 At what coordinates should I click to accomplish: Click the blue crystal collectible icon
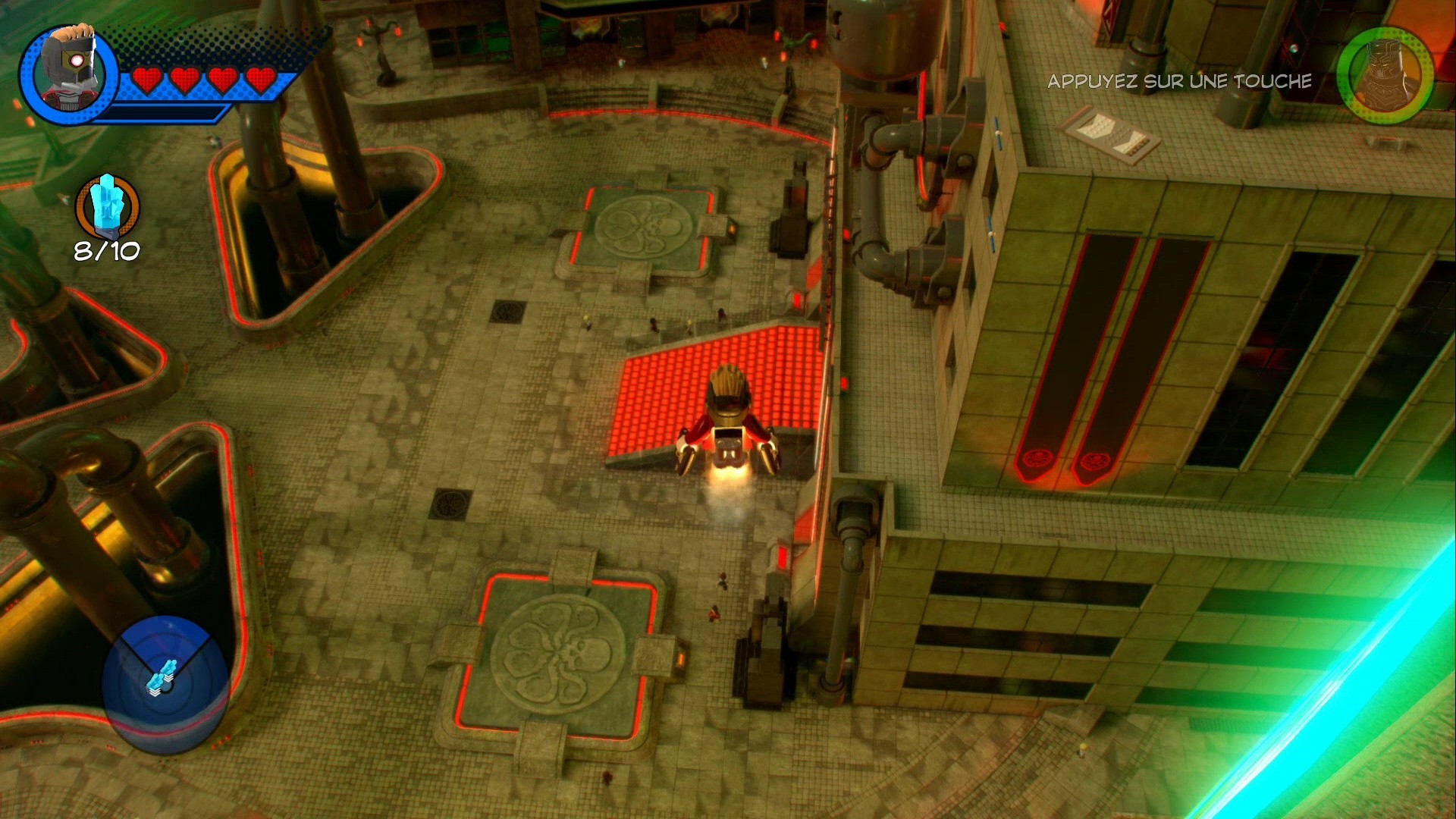tap(106, 205)
